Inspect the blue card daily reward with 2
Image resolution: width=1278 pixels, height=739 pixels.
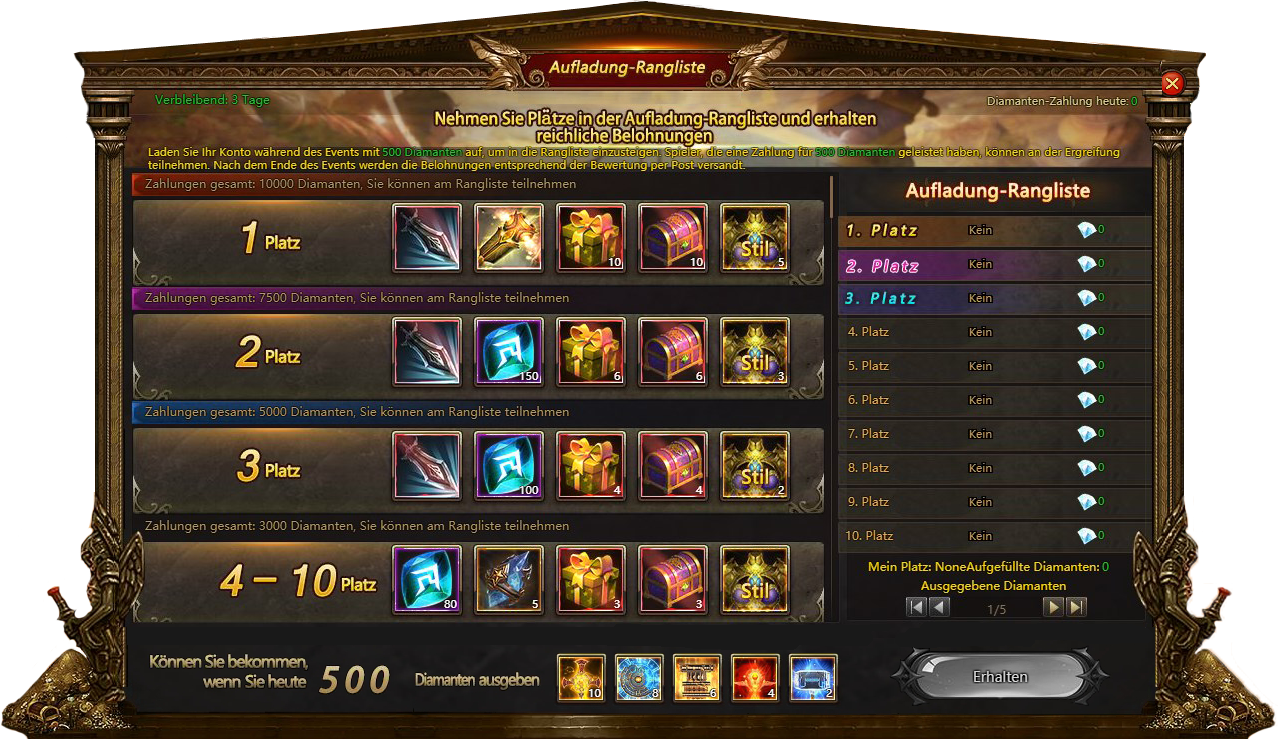coord(813,679)
